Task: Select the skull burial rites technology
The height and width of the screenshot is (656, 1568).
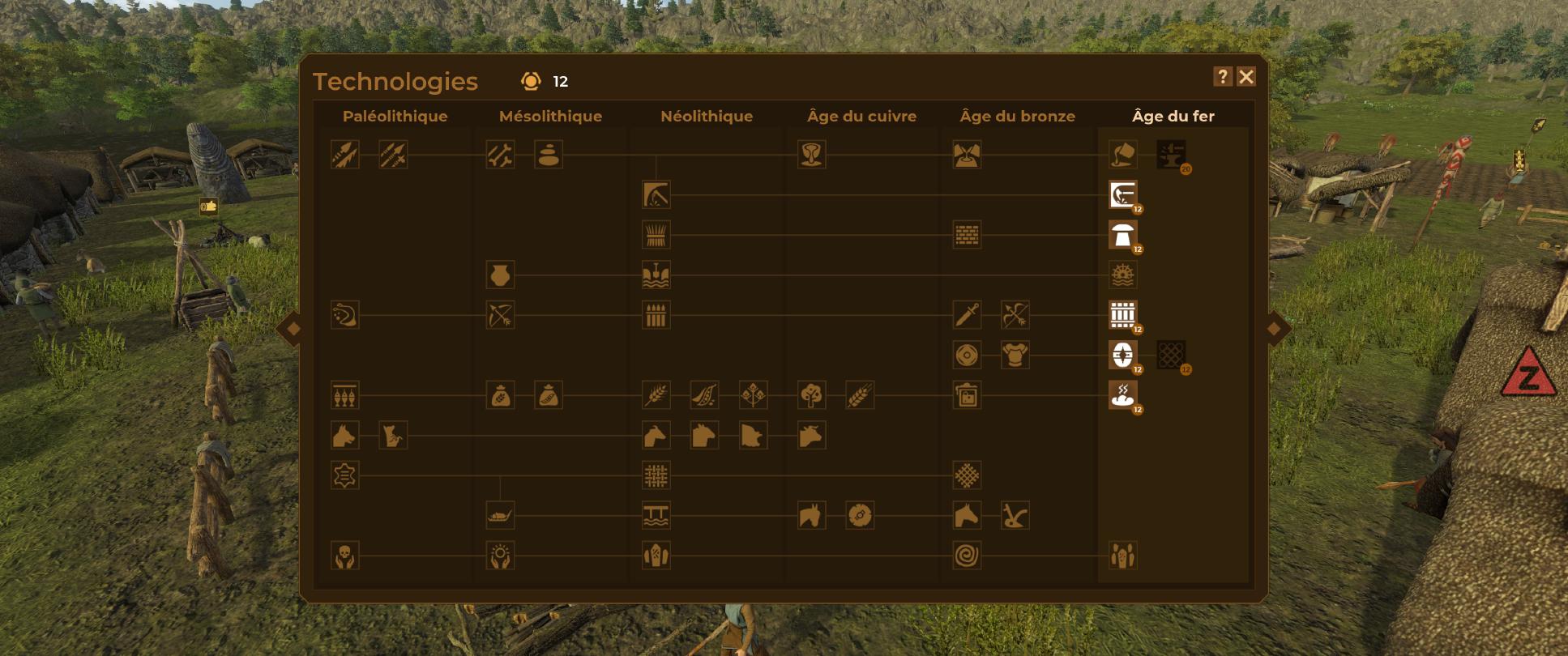Action: point(344,557)
